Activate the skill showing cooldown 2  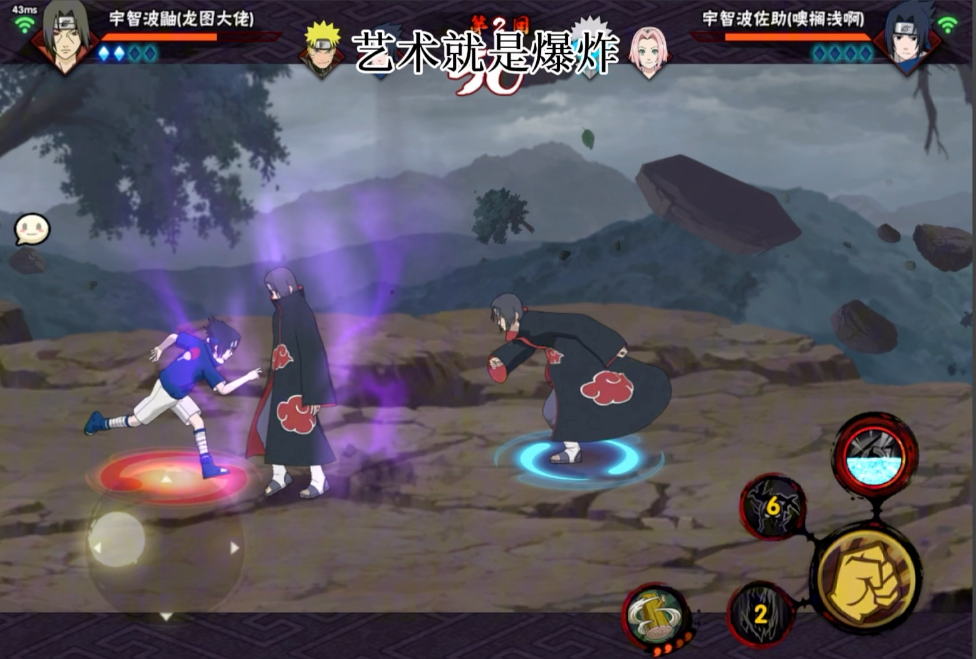pos(761,613)
